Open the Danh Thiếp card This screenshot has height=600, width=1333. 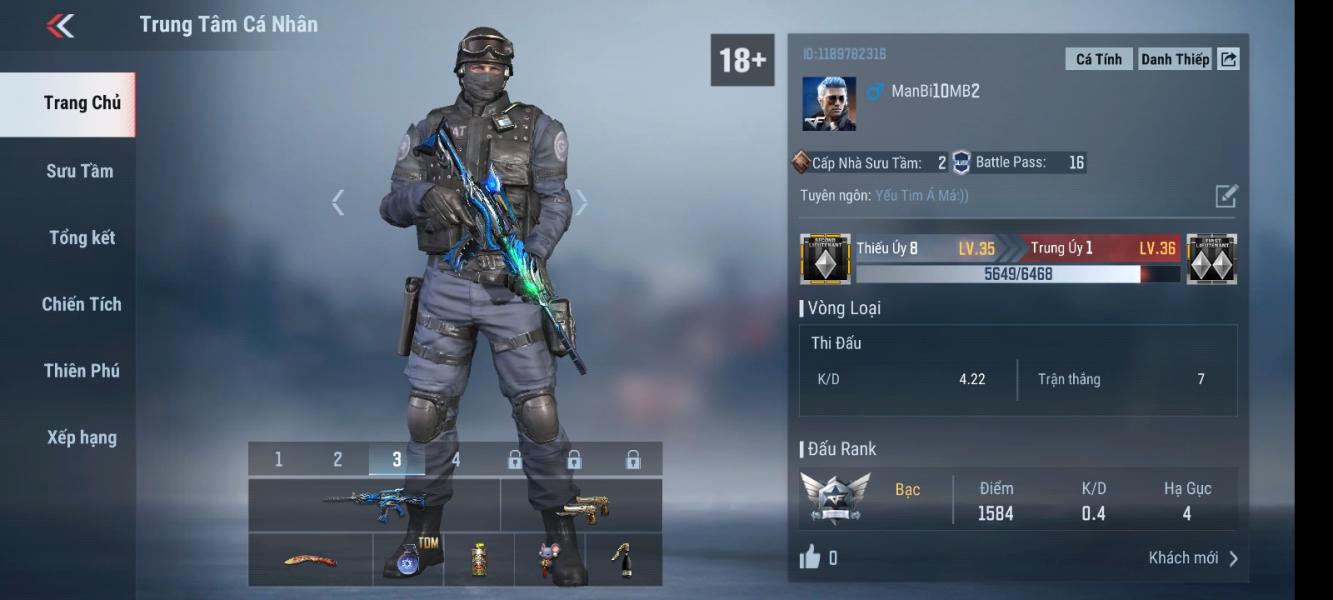(1174, 59)
